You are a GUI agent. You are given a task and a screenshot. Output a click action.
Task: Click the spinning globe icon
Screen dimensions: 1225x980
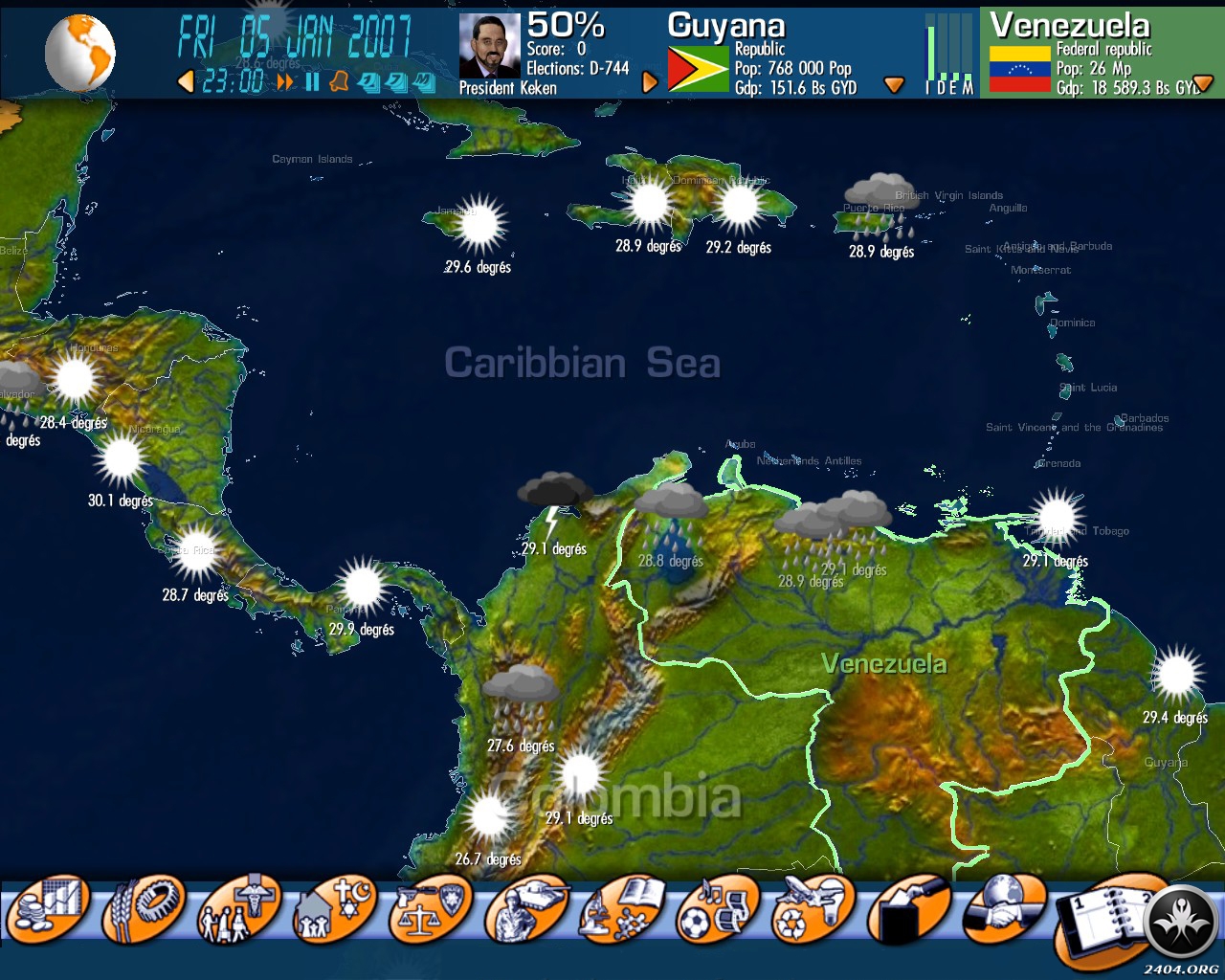[x=79, y=53]
